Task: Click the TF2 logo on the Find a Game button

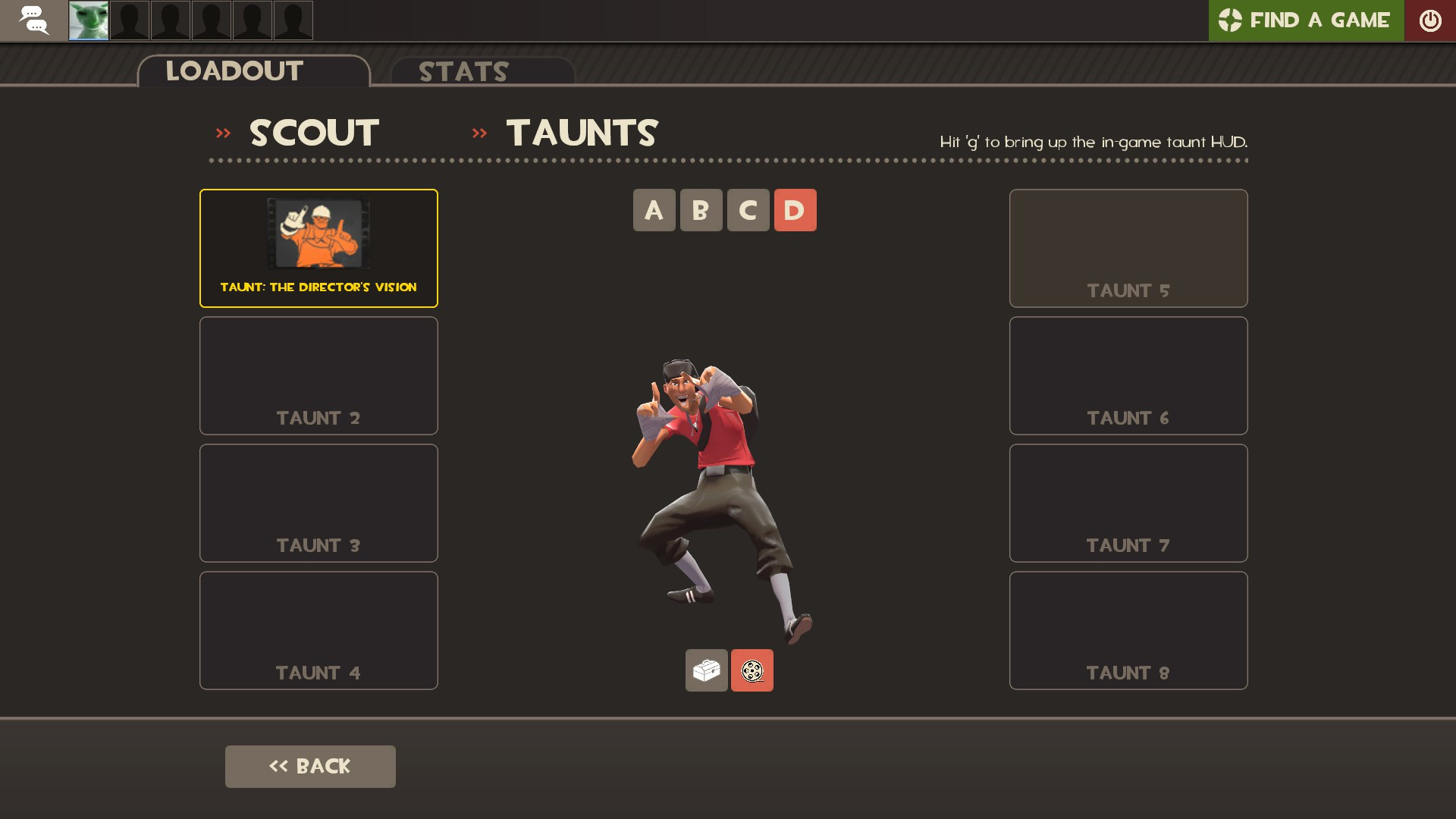Action: pos(1232,20)
